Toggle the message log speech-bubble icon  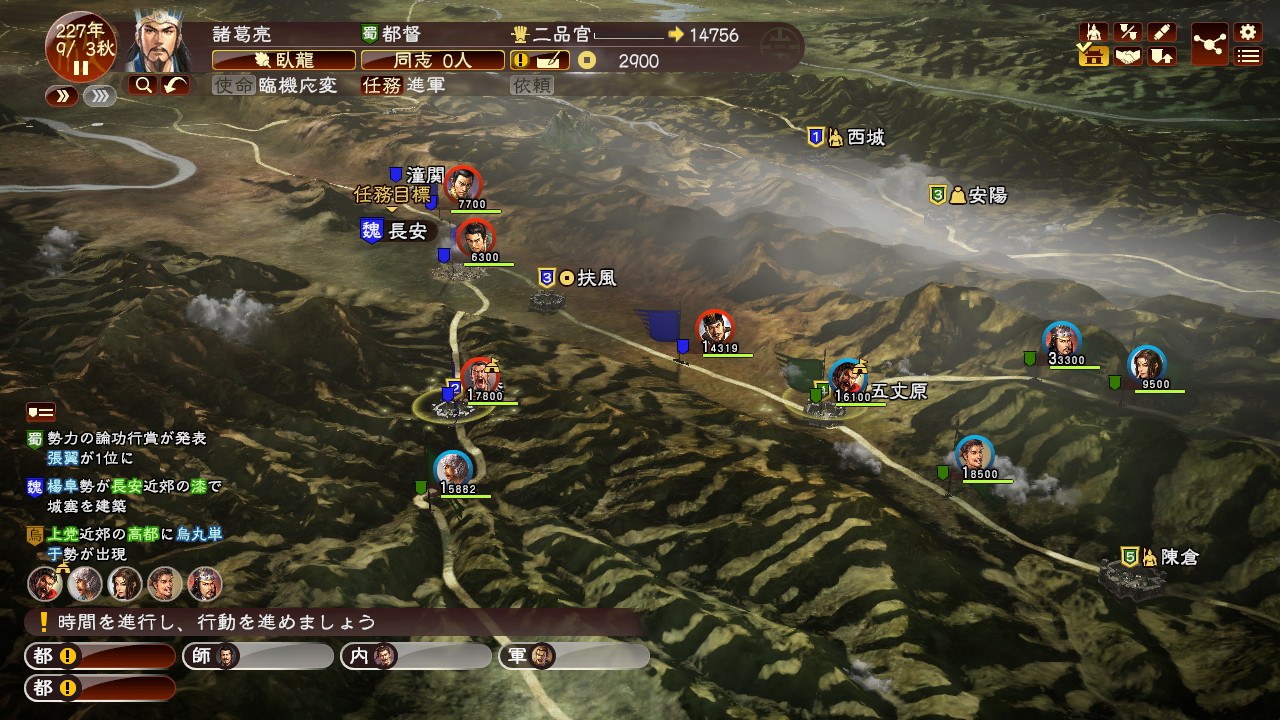pyautogui.click(x=40, y=411)
